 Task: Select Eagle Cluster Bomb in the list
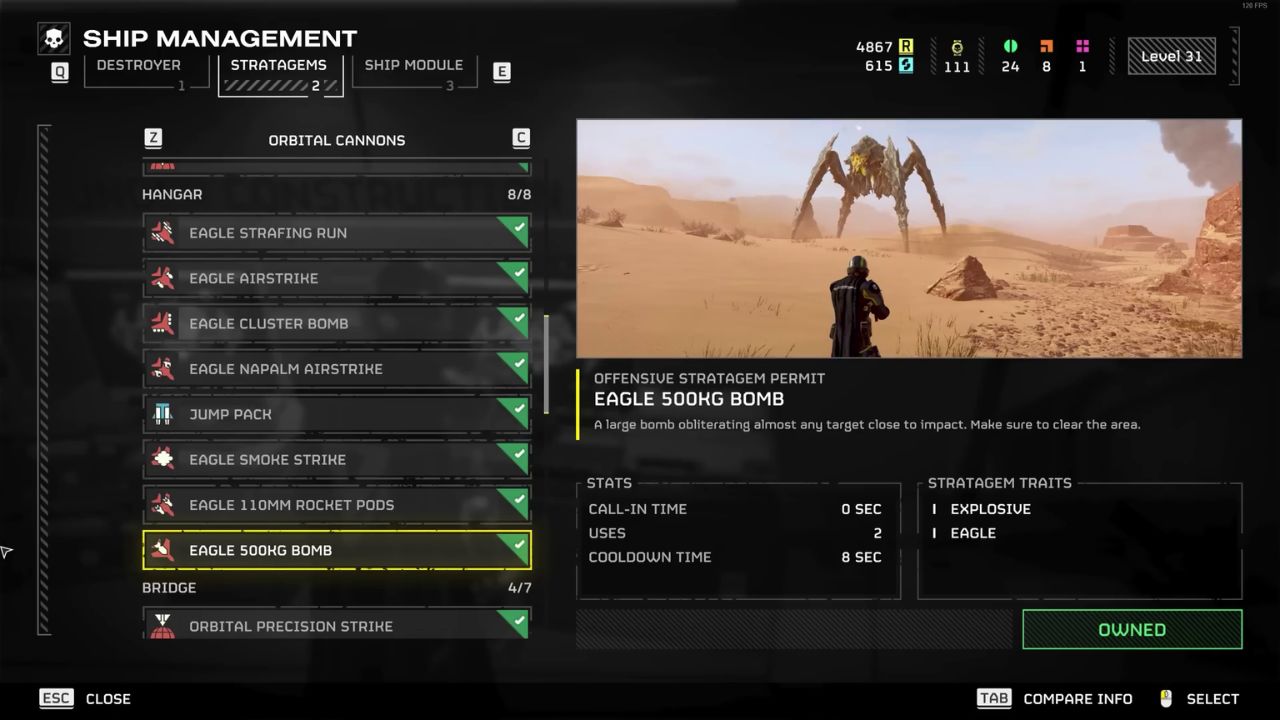tap(336, 324)
